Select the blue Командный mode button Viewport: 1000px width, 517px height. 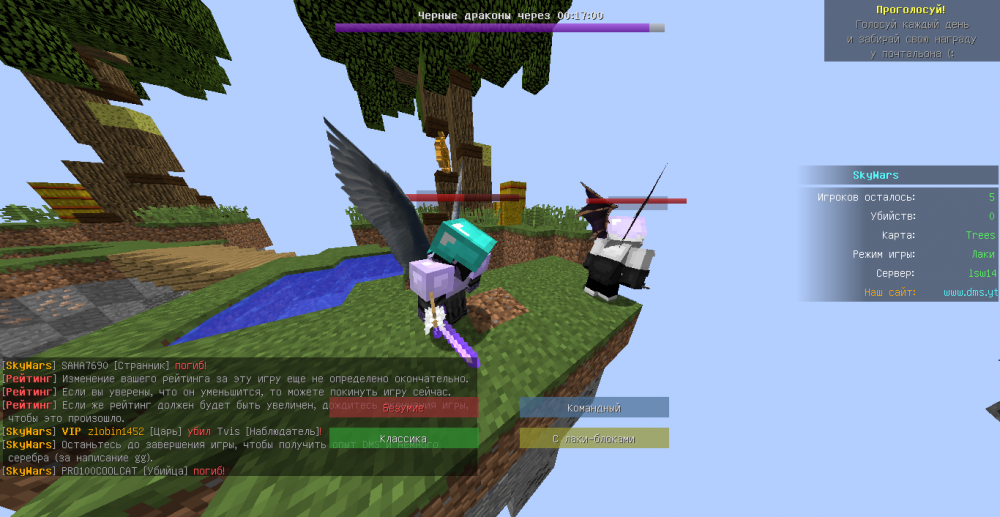click(x=594, y=407)
